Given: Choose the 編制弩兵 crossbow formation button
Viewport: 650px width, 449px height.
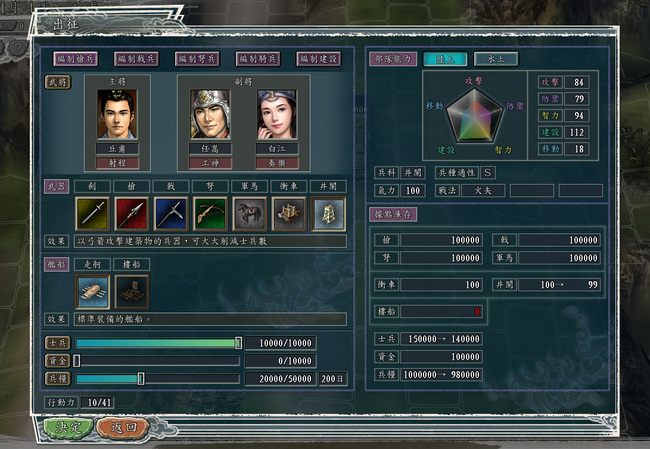Looking at the screenshot, I should coord(197,59).
